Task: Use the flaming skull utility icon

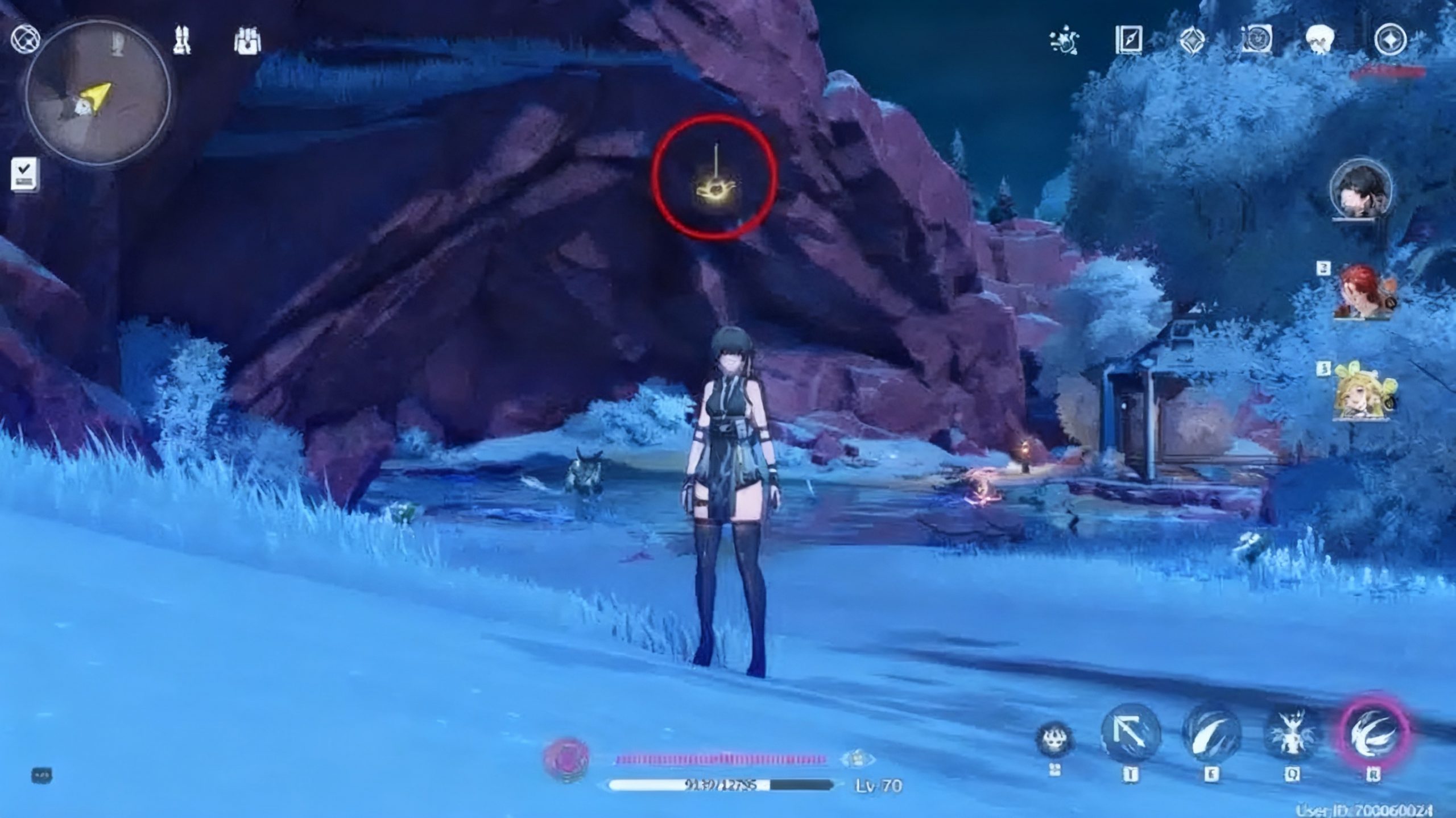Action: click(x=1055, y=739)
